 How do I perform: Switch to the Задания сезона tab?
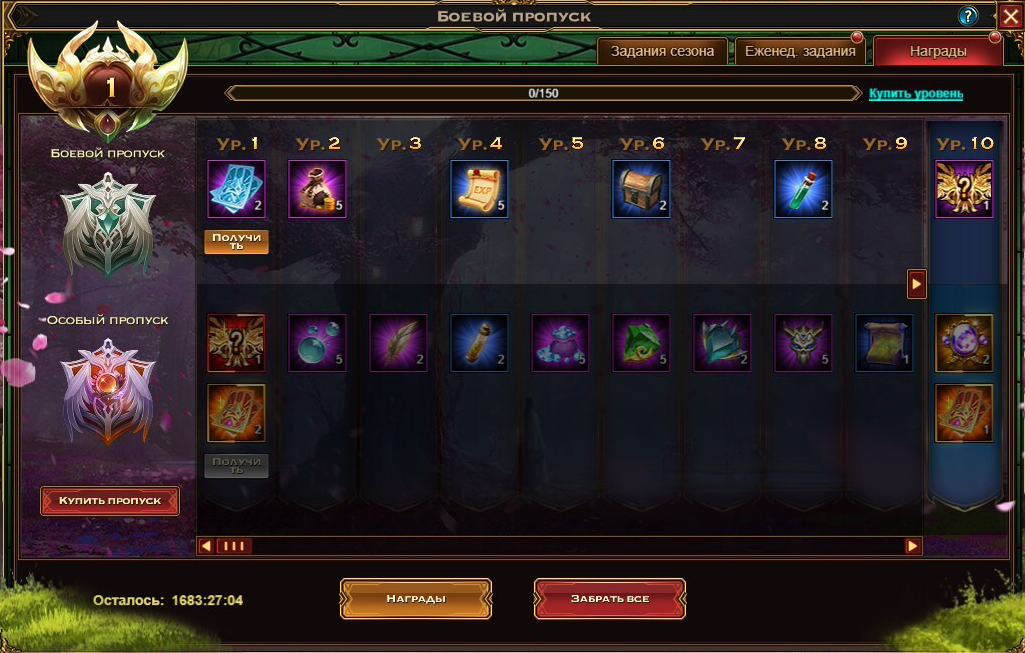(x=663, y=52)
